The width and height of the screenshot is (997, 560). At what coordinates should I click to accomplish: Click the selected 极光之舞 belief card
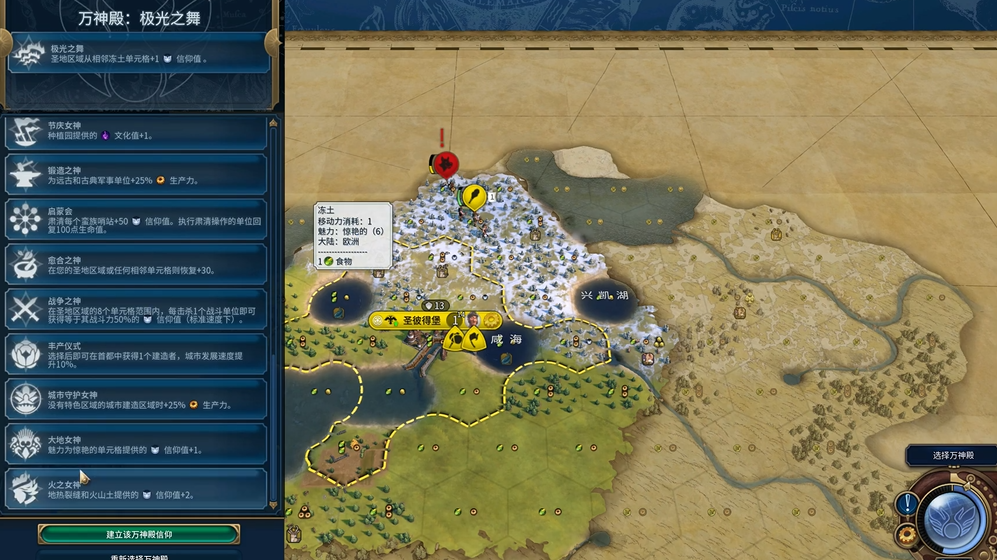(x=138, y=53)
